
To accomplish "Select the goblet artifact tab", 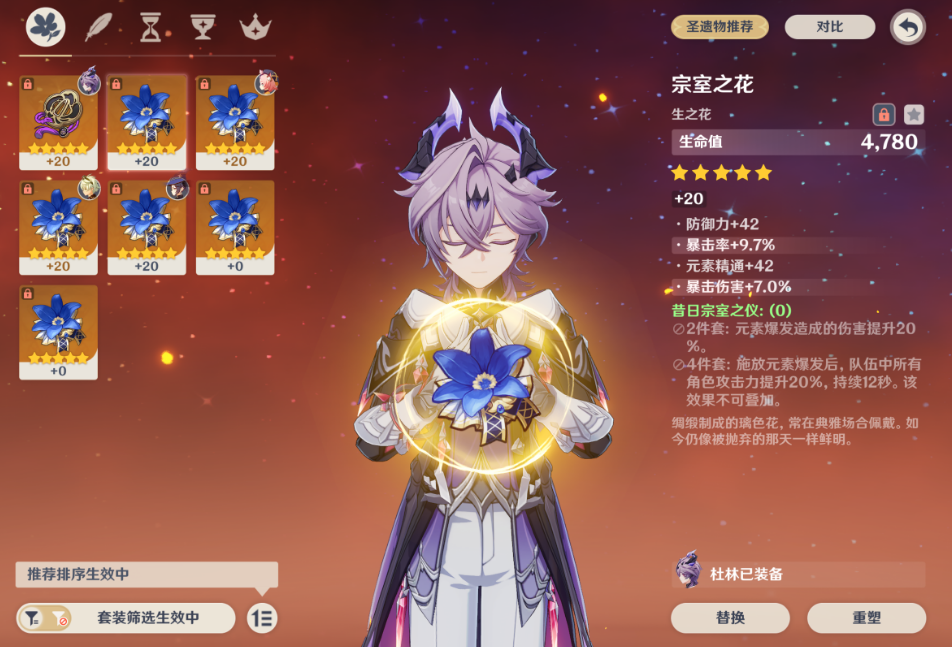I will [203, 27].
